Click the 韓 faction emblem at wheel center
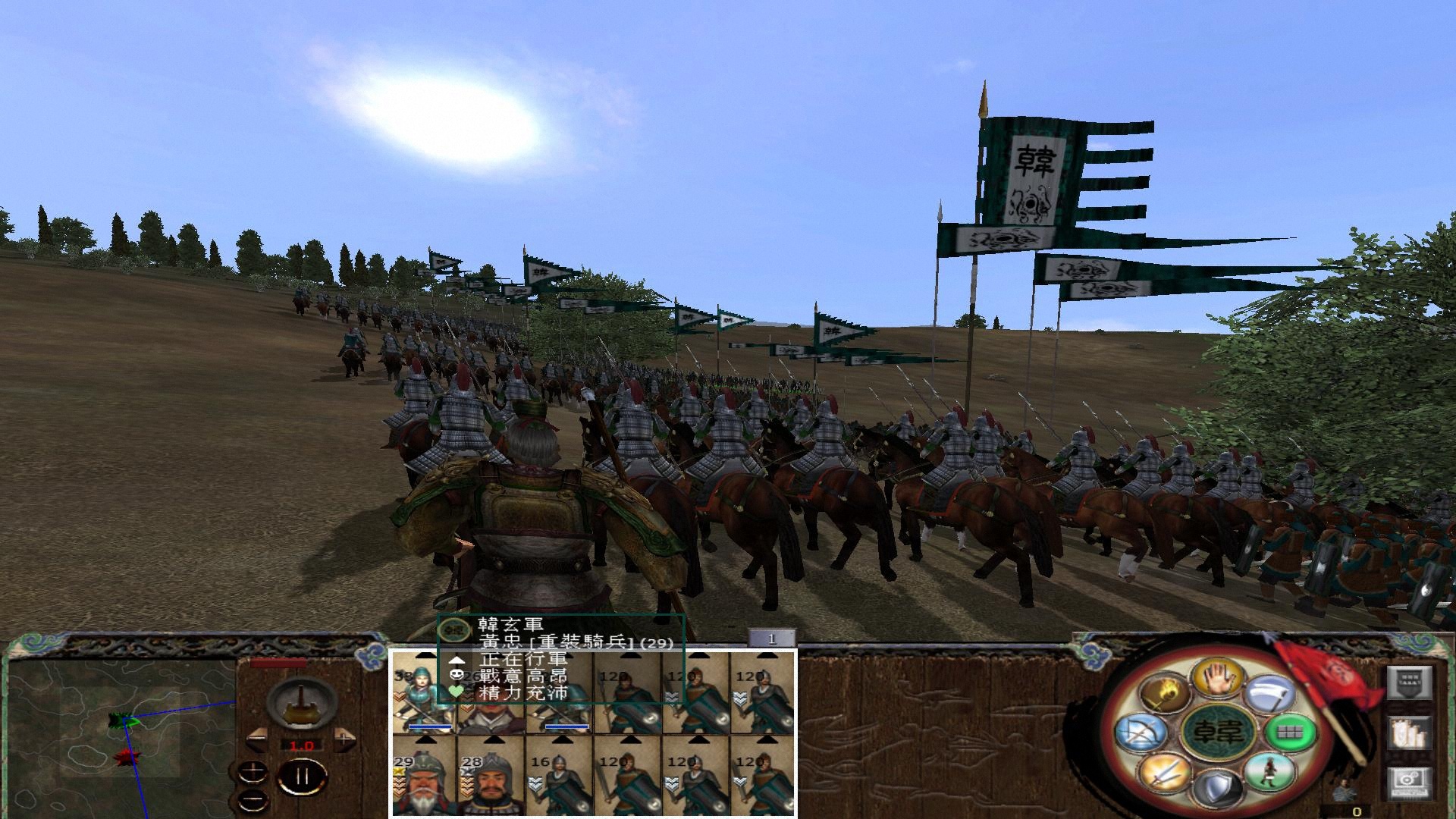 point(1218,733)
